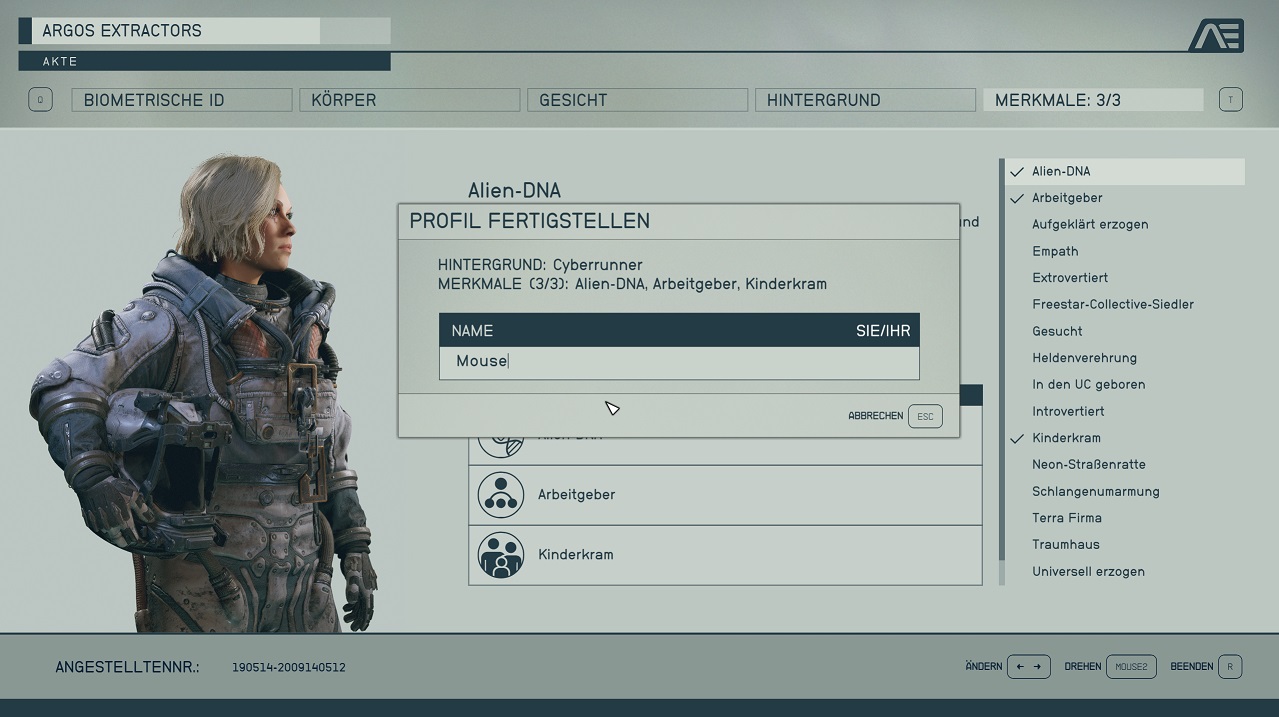
Task: Select the Traumhaus trait
Action: 1065,545
